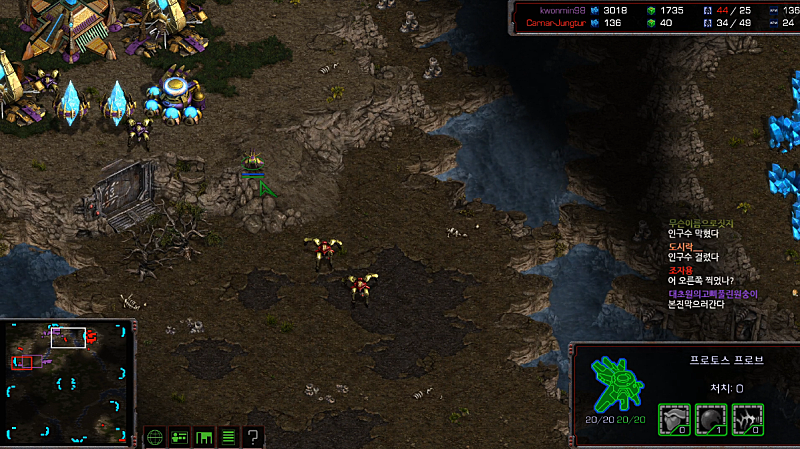Click the plasma shields upgrade icon

tap(710, 419)
